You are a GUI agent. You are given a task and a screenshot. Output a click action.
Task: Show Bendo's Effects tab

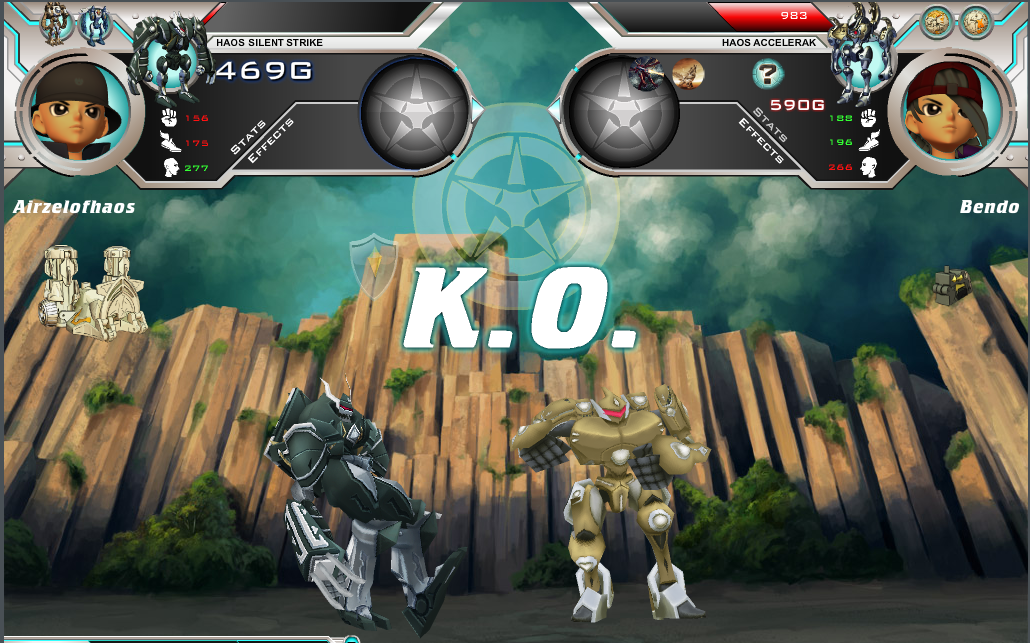[759, 141]
